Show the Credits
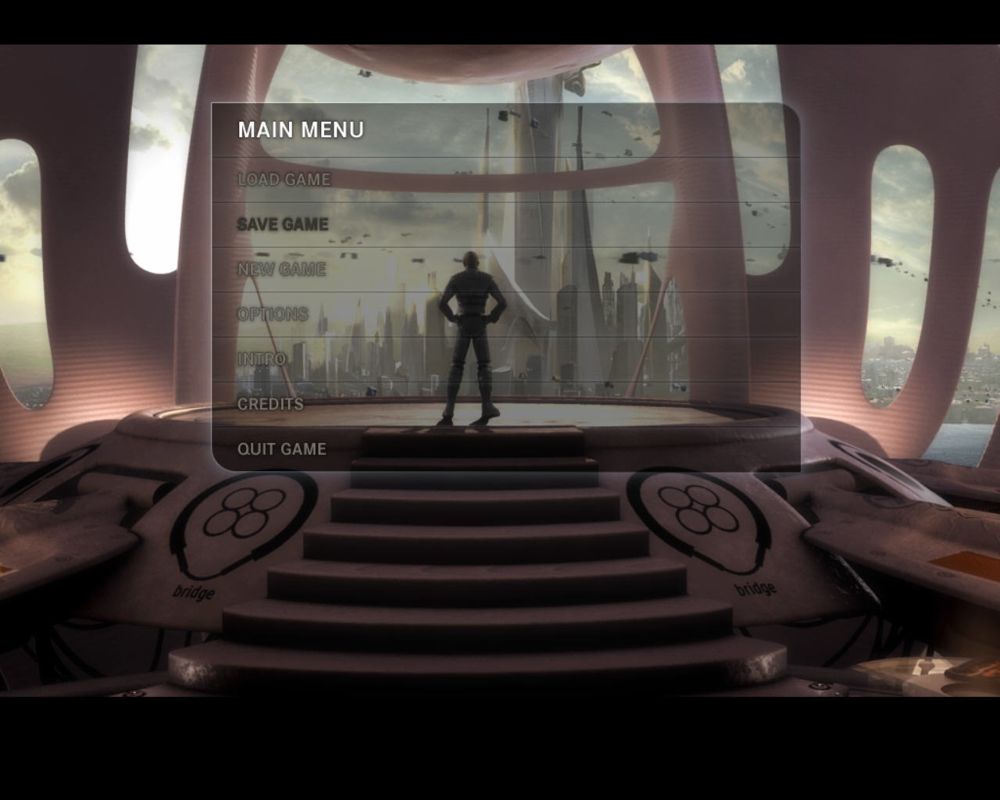 (270, 404)
